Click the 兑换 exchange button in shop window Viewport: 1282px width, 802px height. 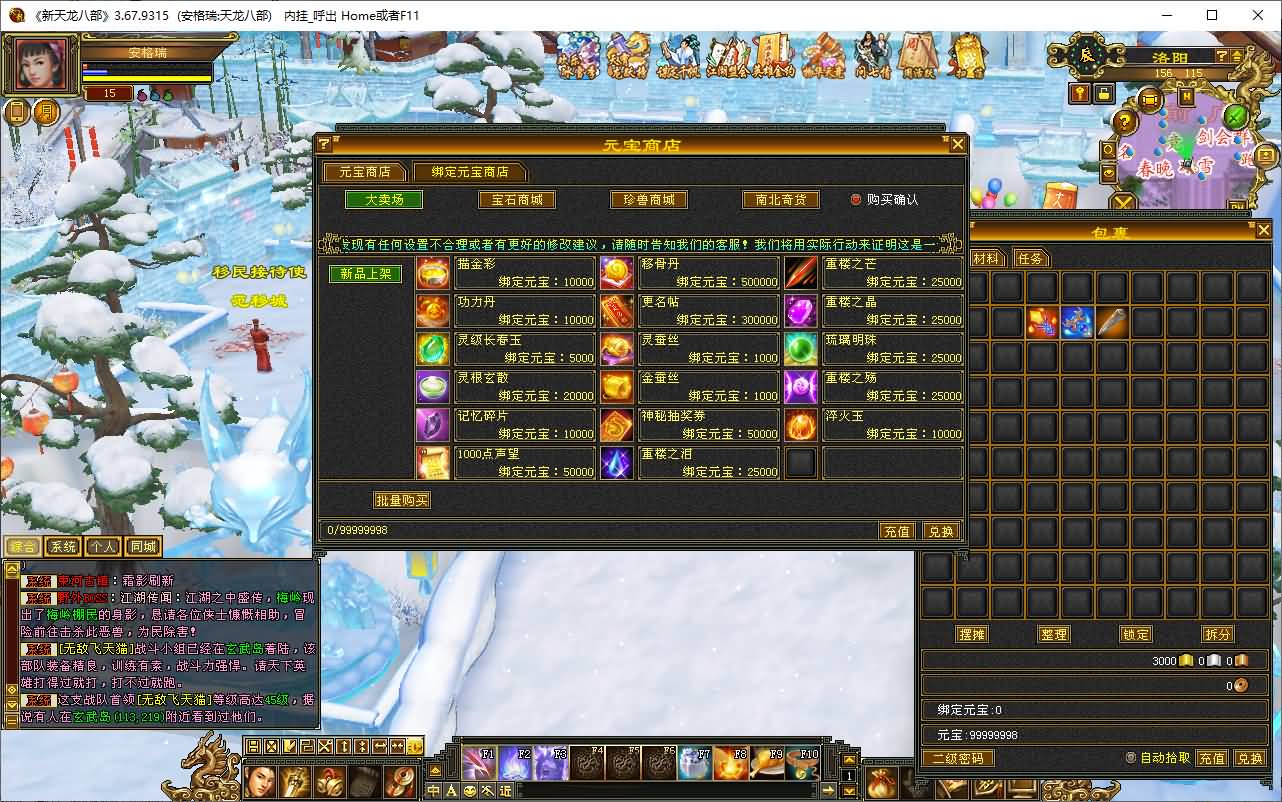tap(940, 531)
